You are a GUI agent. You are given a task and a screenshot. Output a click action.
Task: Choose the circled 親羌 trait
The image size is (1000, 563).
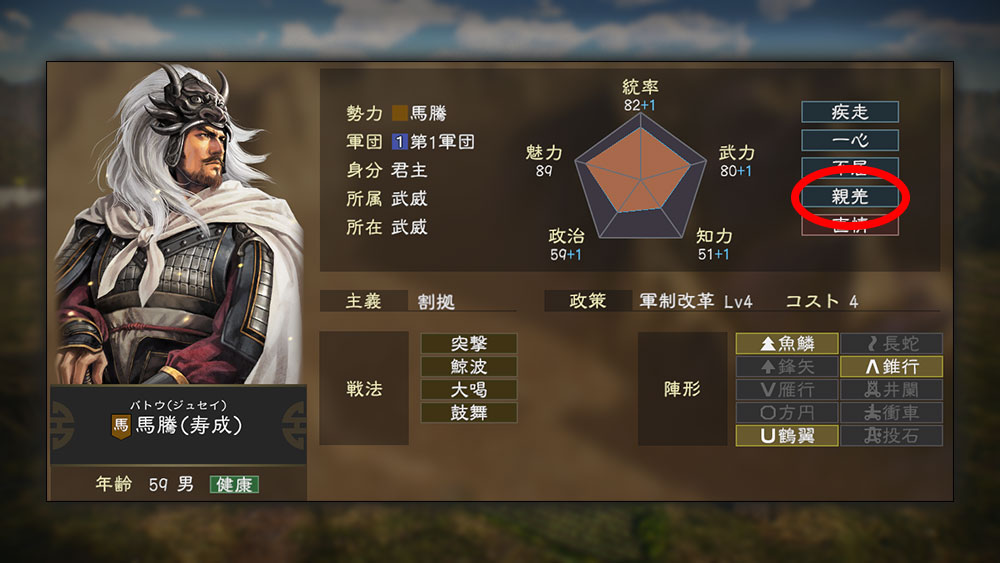[850, 197]
